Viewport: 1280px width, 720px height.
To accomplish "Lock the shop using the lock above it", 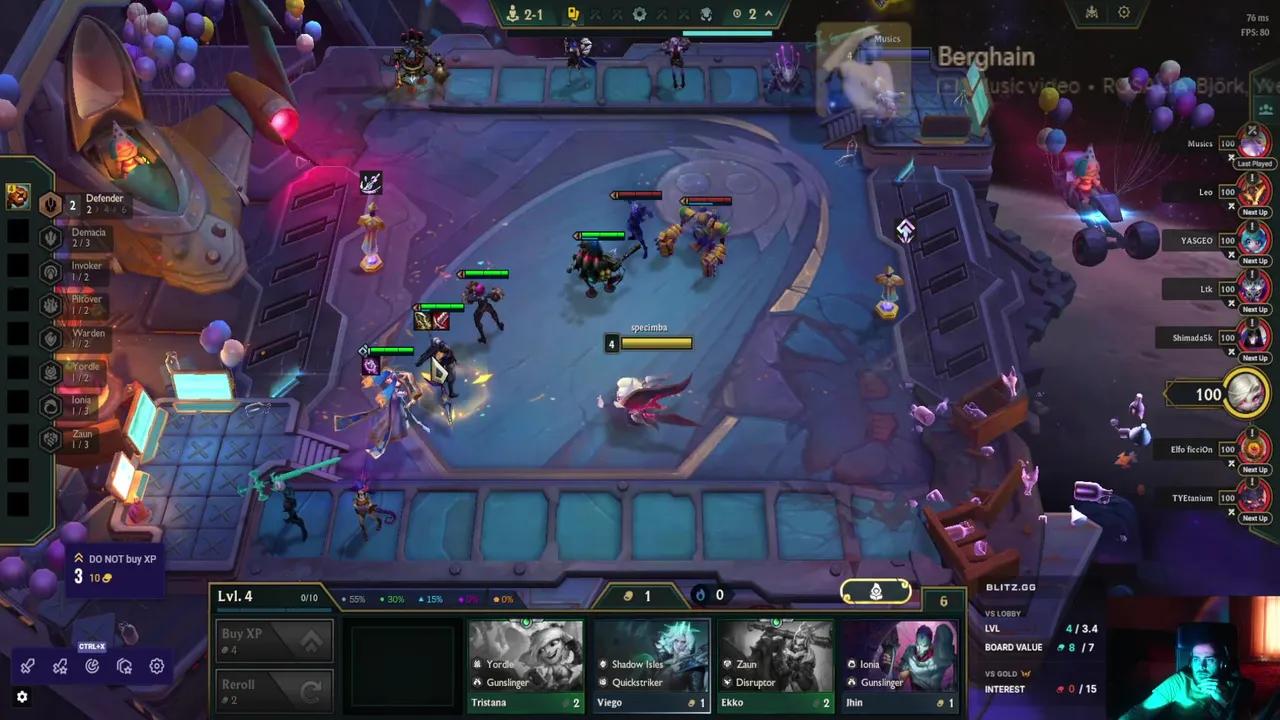I will click(x=877, y=592).
